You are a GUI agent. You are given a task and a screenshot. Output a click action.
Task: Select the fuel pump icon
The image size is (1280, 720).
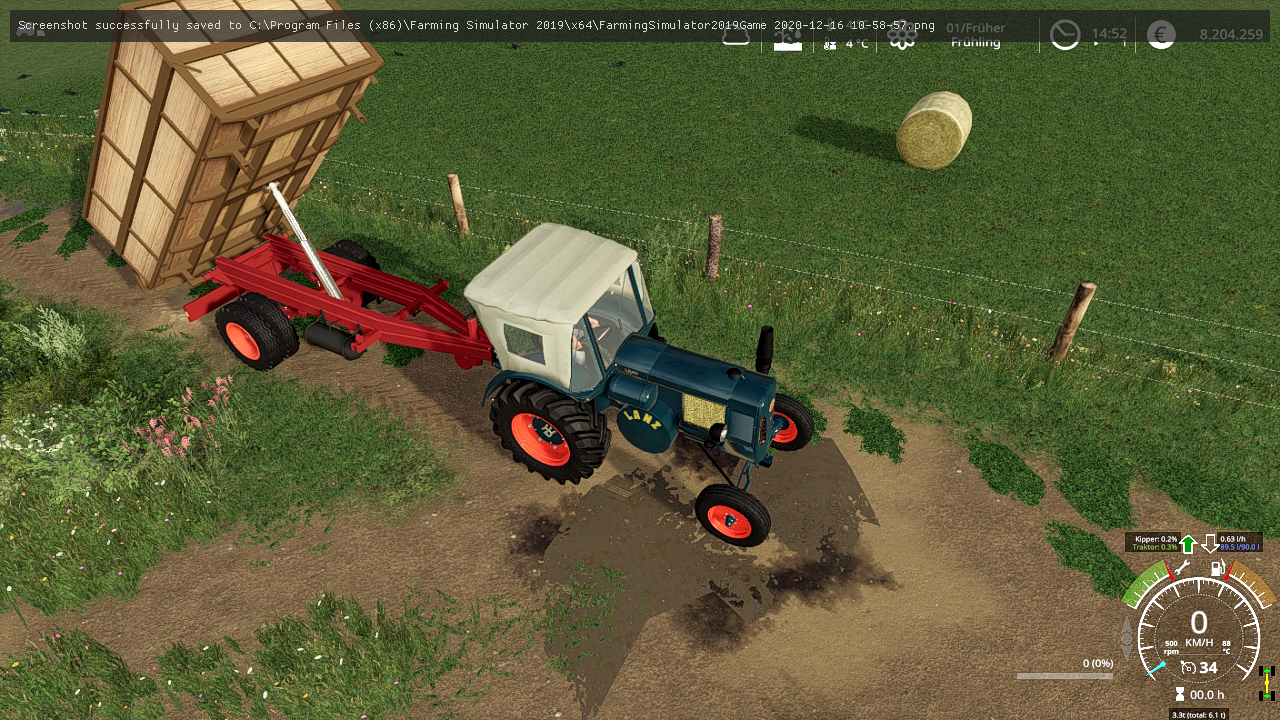point(1218,568)
